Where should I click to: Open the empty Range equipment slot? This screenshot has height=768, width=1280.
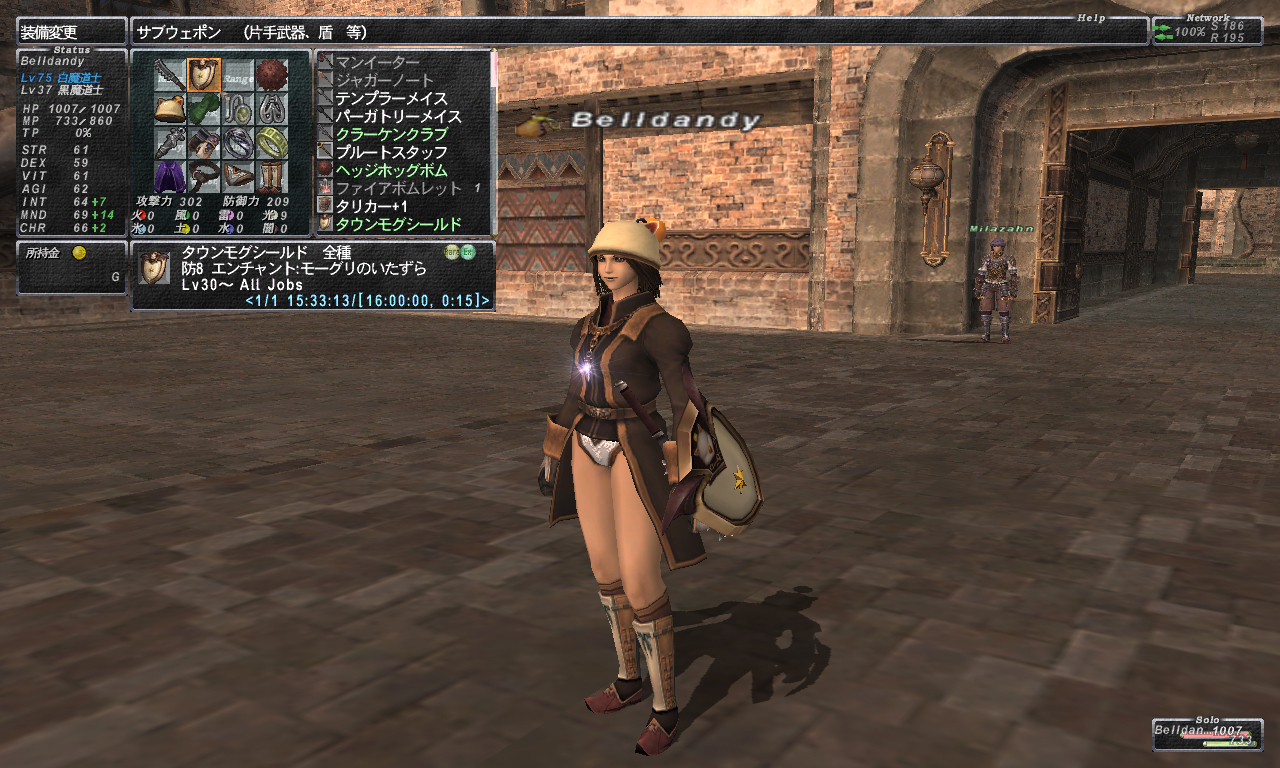click(x=238, y=75)
